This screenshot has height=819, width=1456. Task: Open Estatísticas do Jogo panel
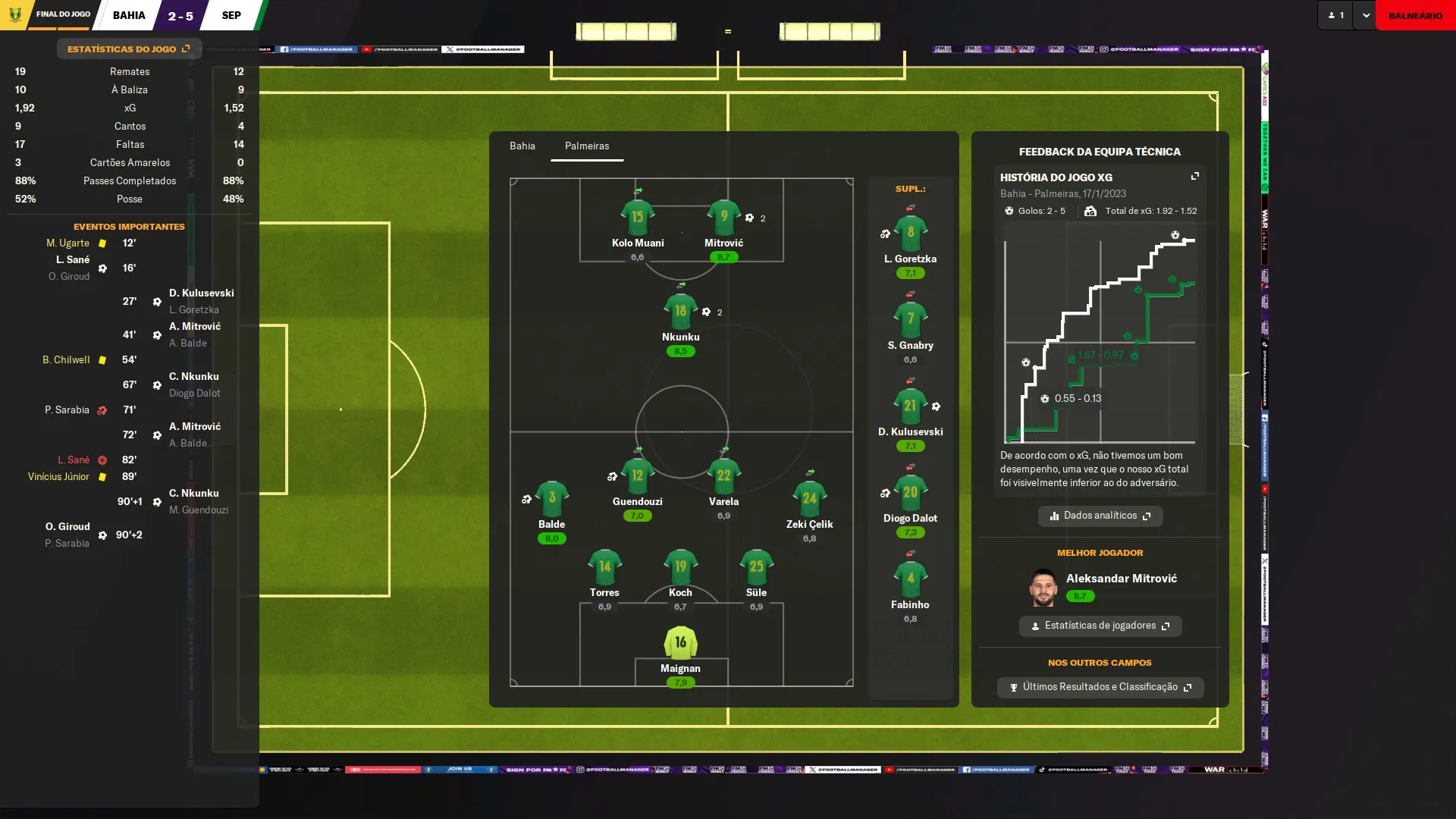[x=128, y=49]
